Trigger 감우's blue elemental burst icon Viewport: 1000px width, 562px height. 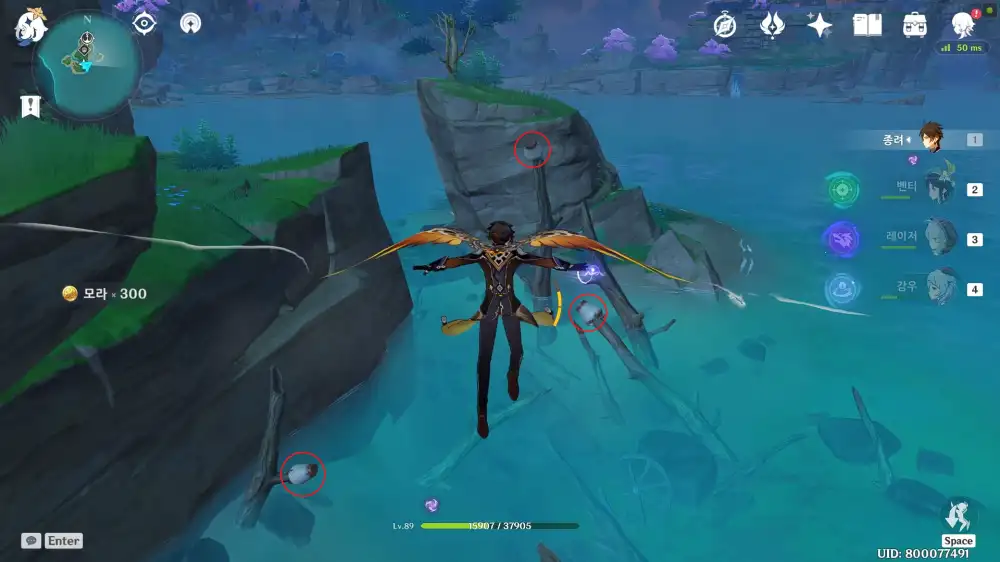coord(842,289)
